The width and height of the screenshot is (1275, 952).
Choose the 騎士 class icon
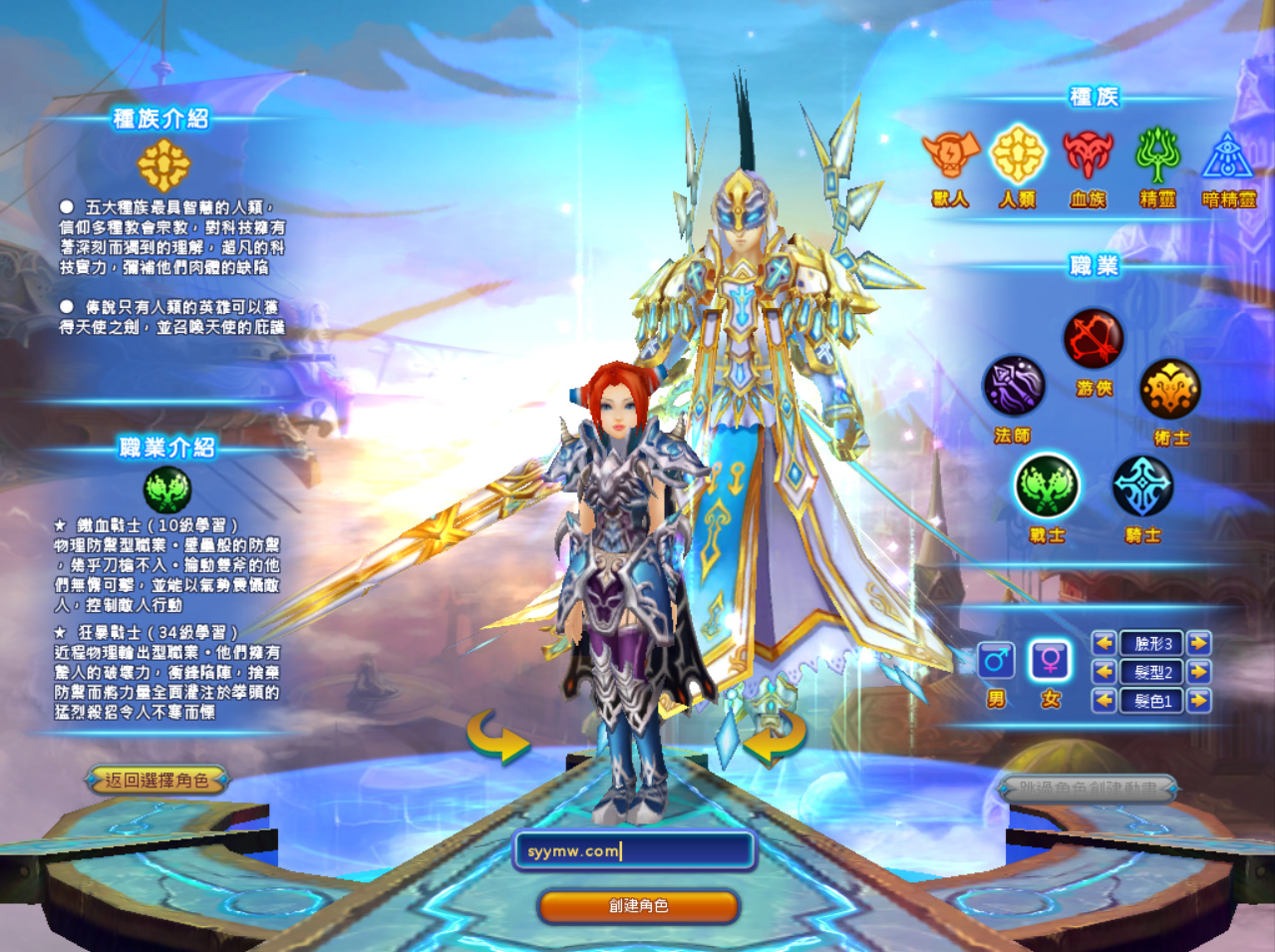click(x=1142, y=486)
